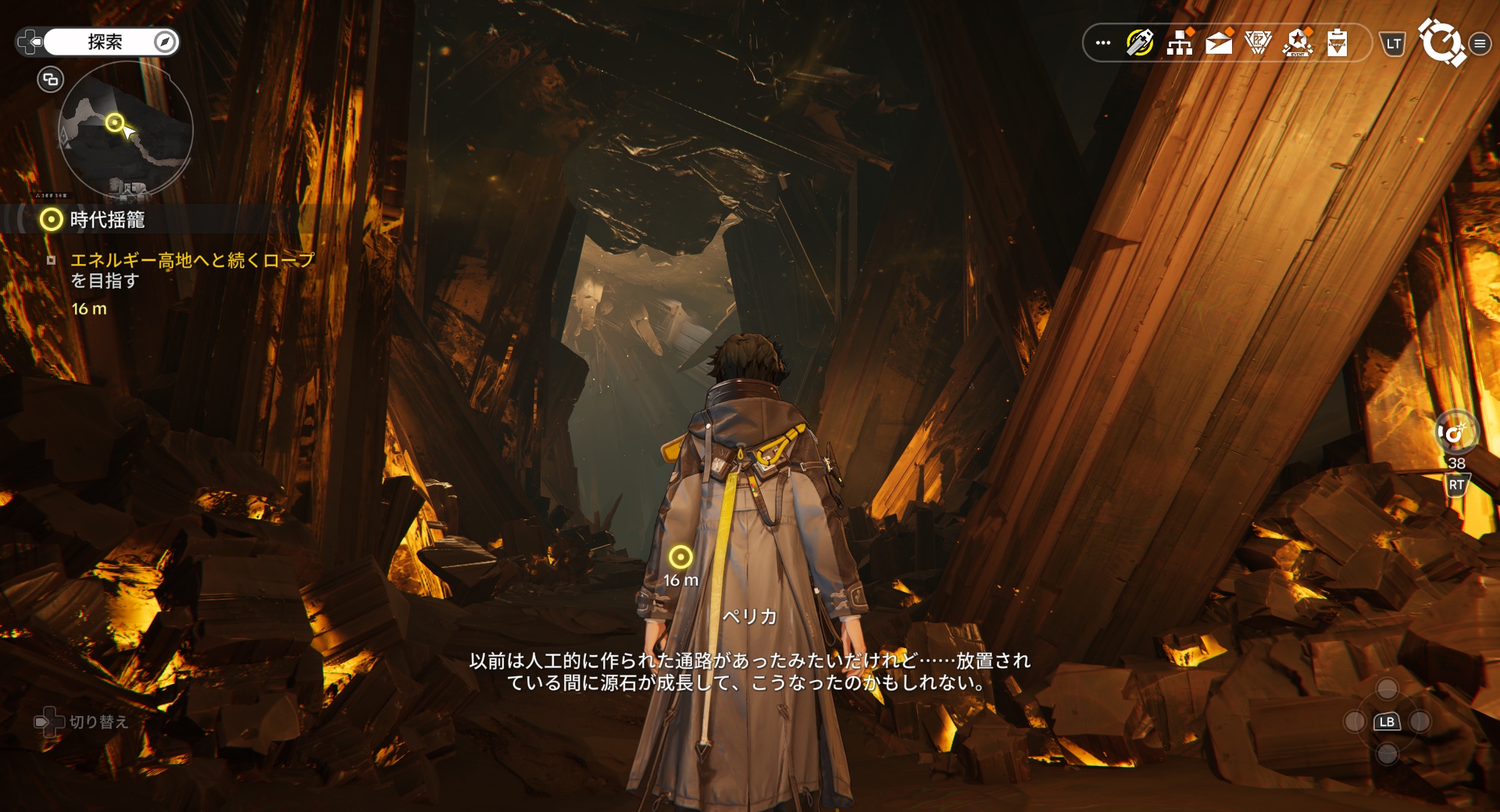Open the triangular badge icon
The height and width of the screenshot is (812, 1500).
click(x=1258, y=43)
